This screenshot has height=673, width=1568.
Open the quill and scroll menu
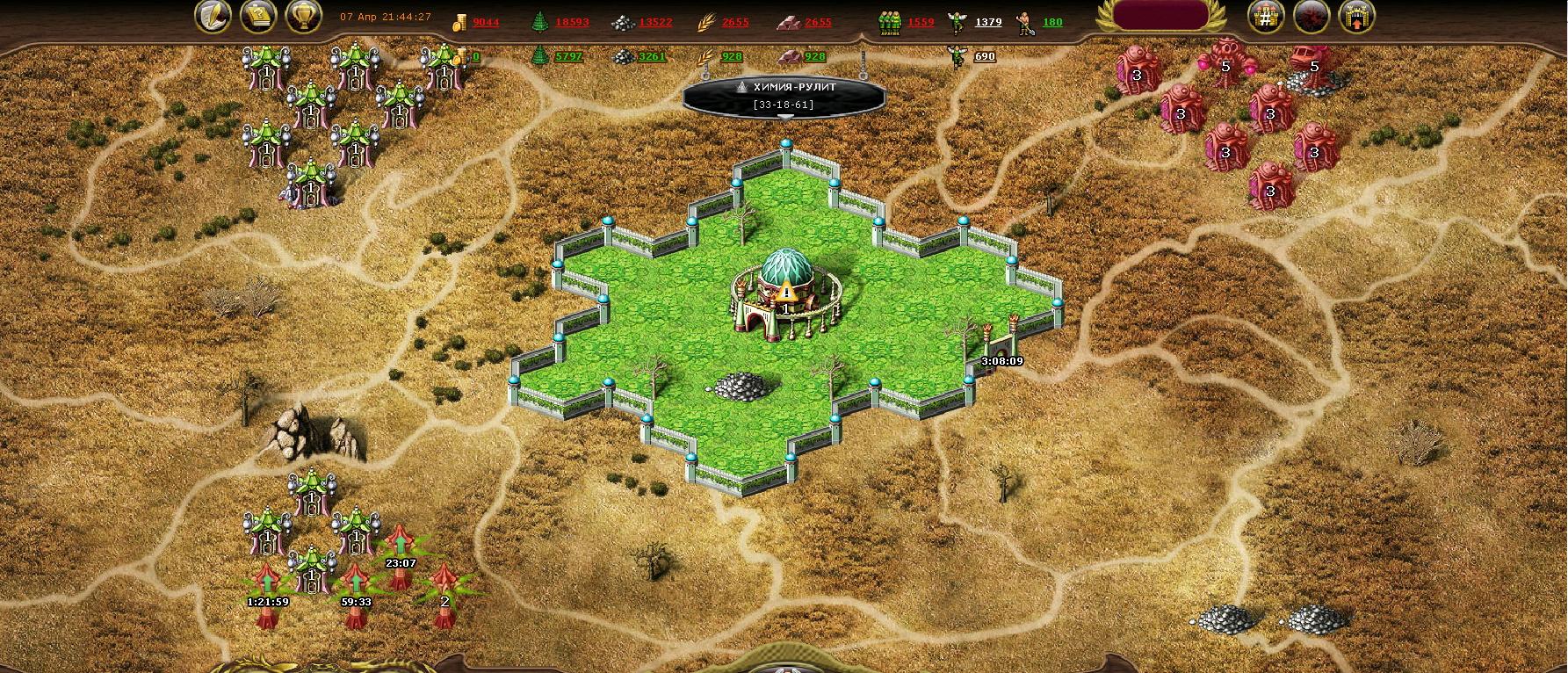213,17
